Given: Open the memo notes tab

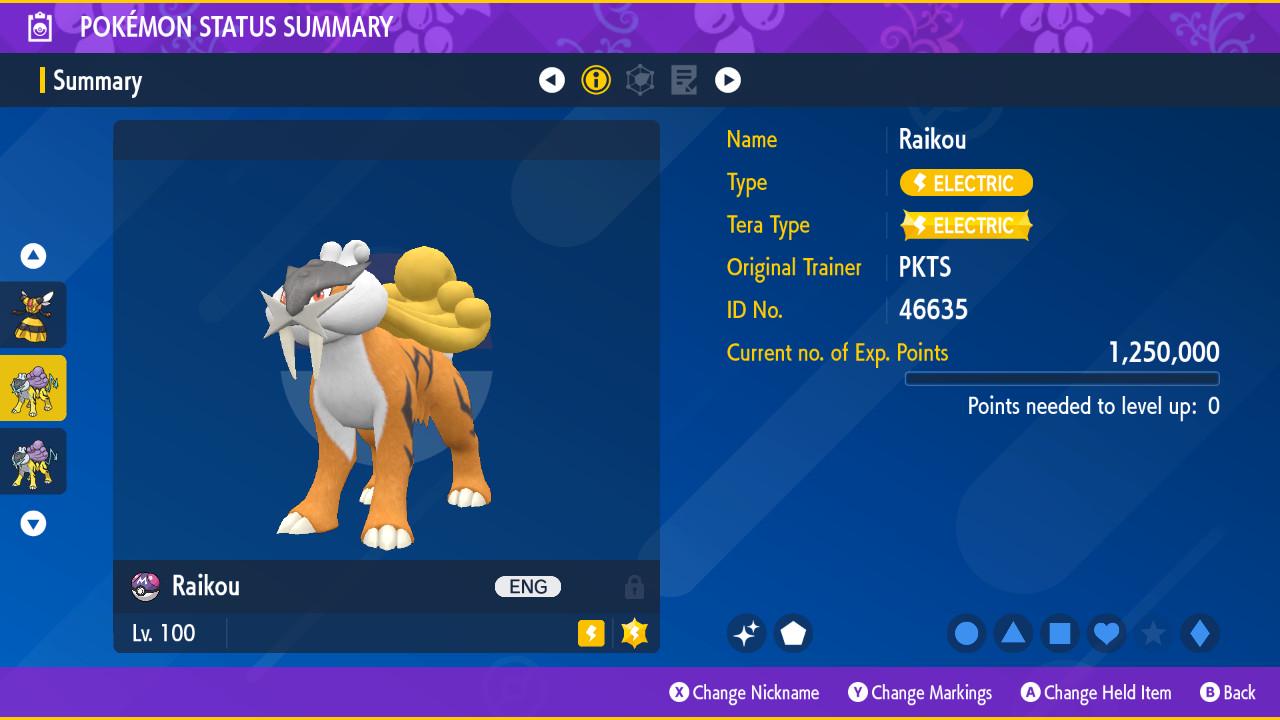Looking at the screenshot, I should (684, 80).
